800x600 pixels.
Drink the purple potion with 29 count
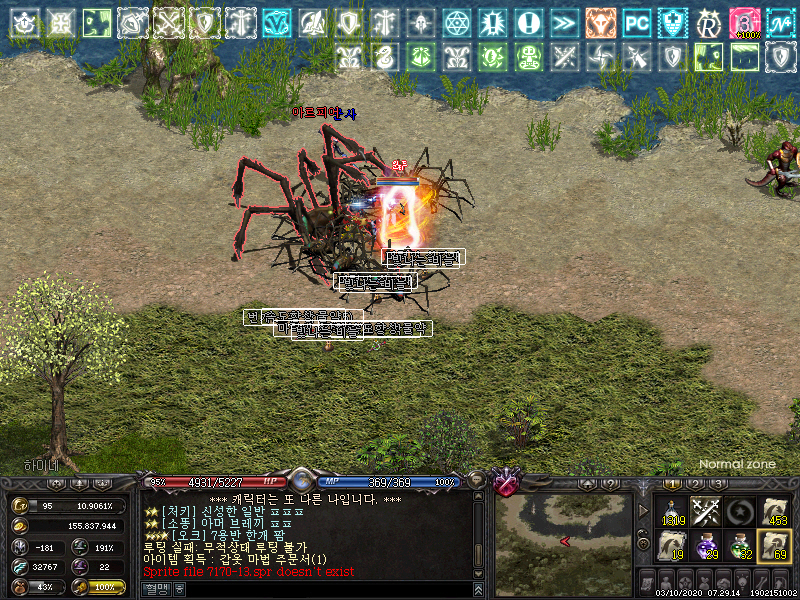(x=707, y=546)
